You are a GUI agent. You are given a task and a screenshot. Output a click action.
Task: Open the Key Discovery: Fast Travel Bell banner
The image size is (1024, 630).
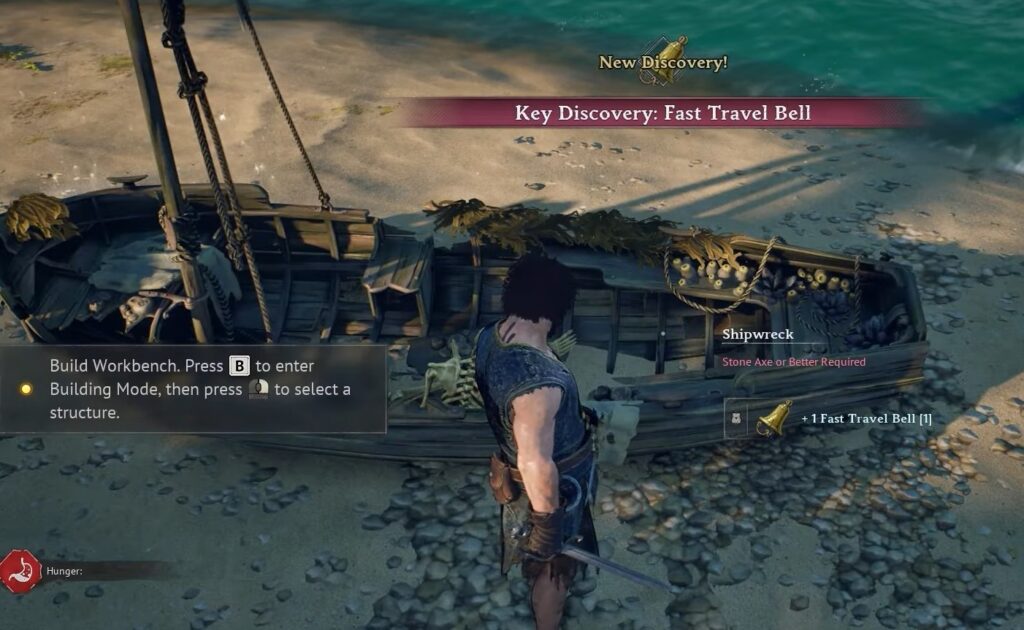662,113
